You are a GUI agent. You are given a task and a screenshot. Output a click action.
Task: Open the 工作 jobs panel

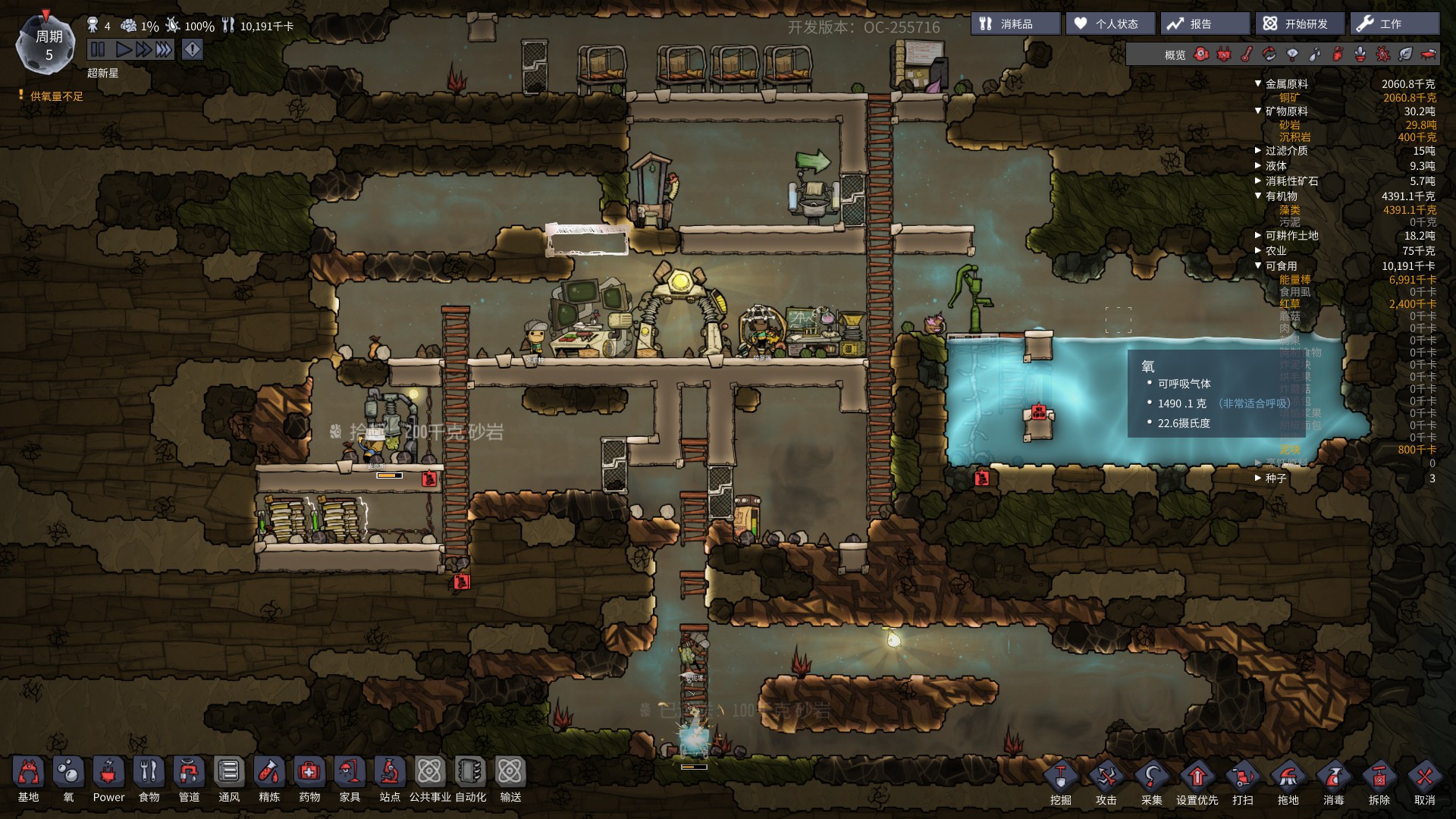(1394, 24)
